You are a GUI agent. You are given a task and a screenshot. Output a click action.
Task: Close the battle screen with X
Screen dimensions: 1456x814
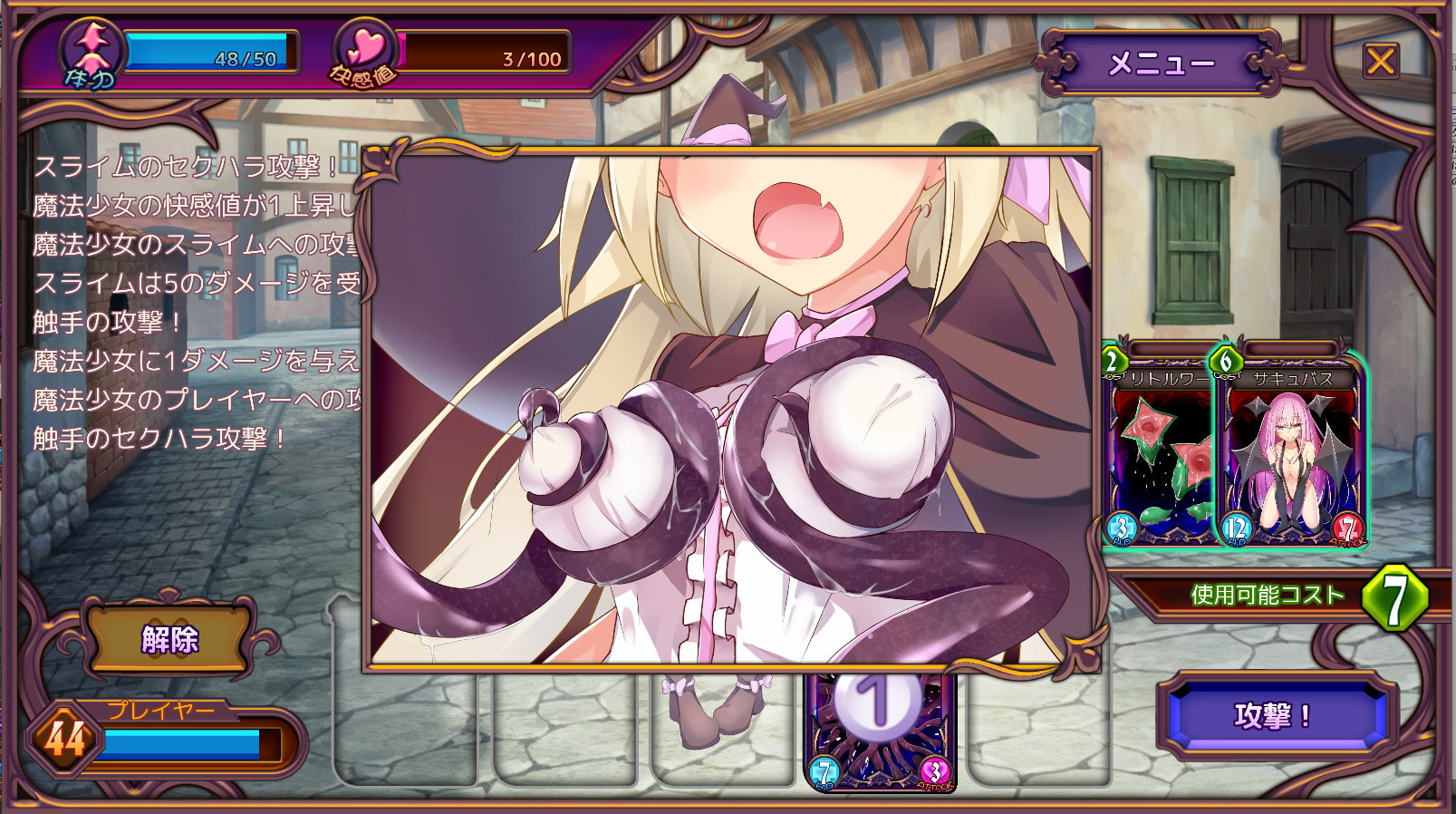1380,62
